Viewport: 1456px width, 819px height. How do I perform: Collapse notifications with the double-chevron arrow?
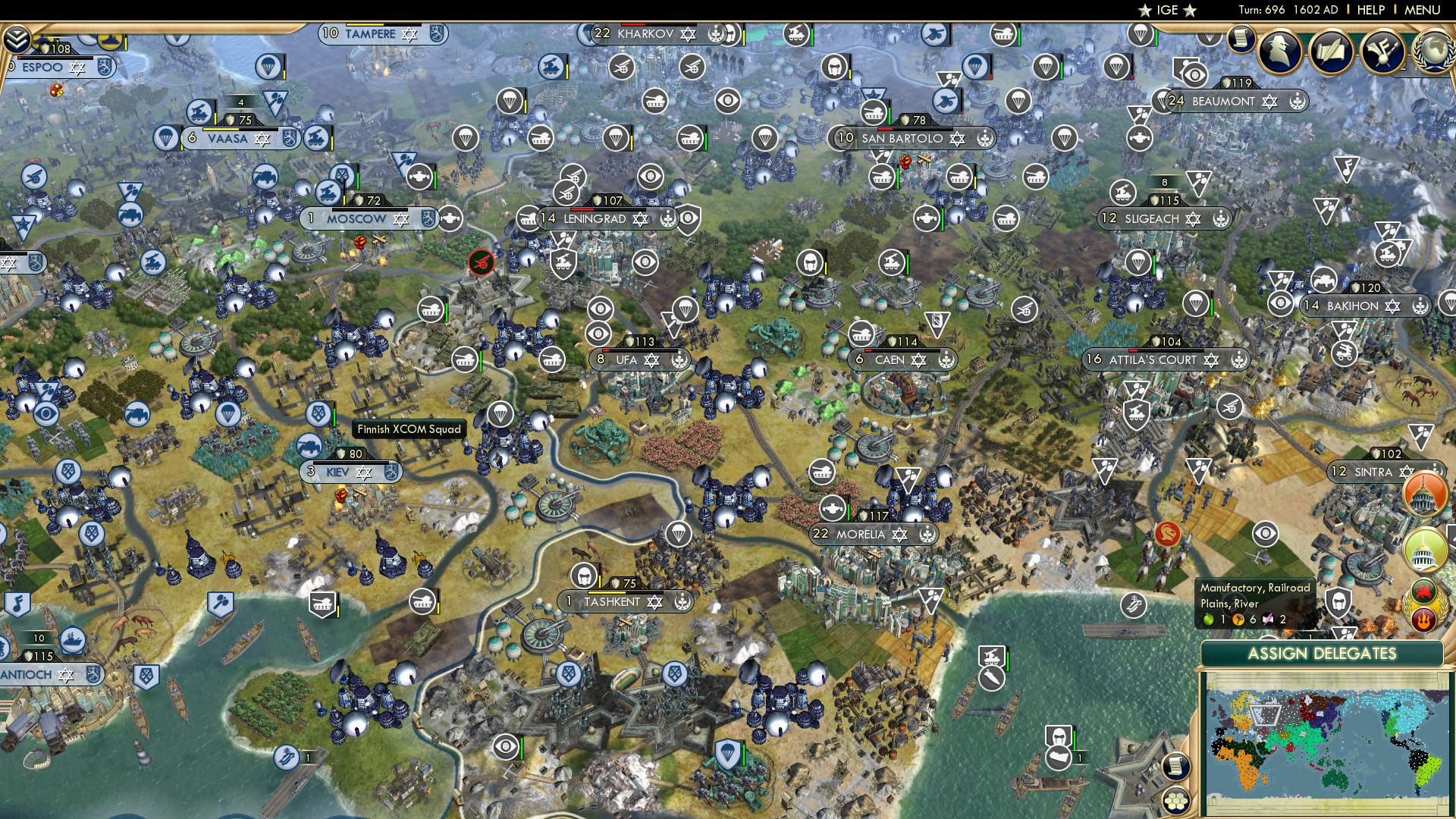(x=17, y=38)
